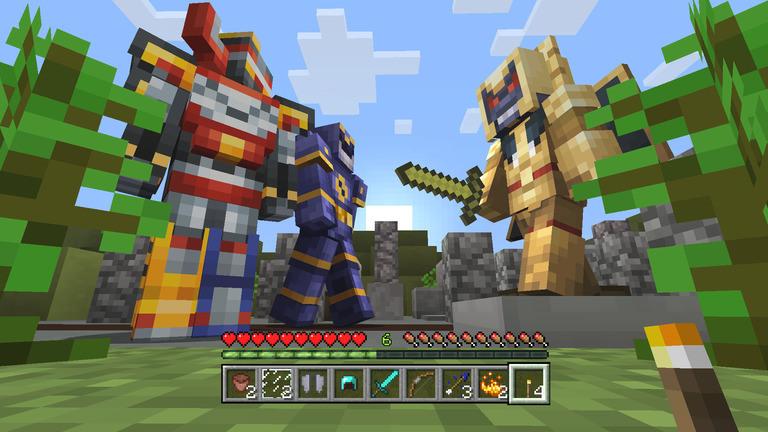Click the highlighted torch hotbar slot

527,382
